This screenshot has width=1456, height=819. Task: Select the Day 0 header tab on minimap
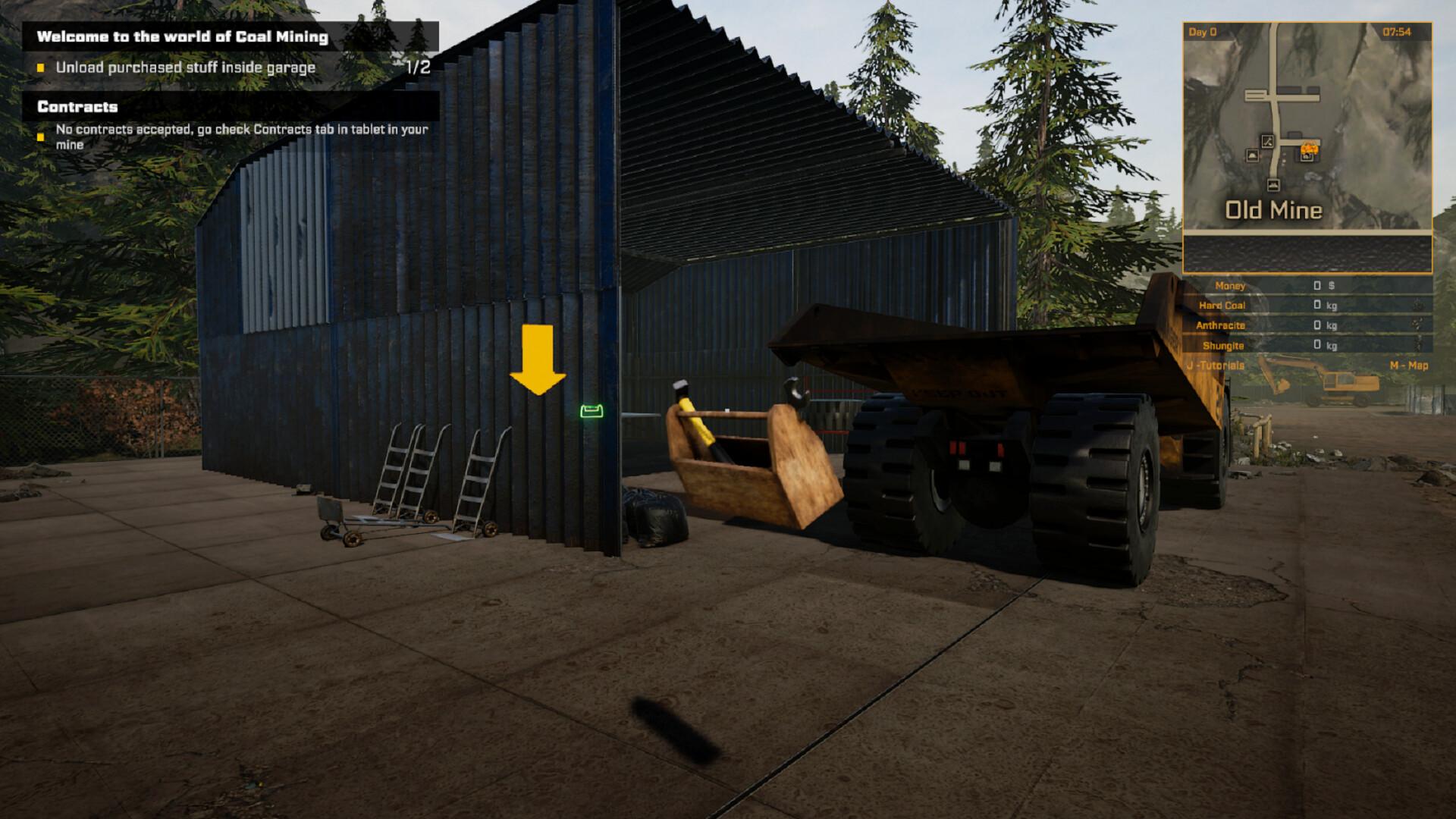coord(1202,30)
